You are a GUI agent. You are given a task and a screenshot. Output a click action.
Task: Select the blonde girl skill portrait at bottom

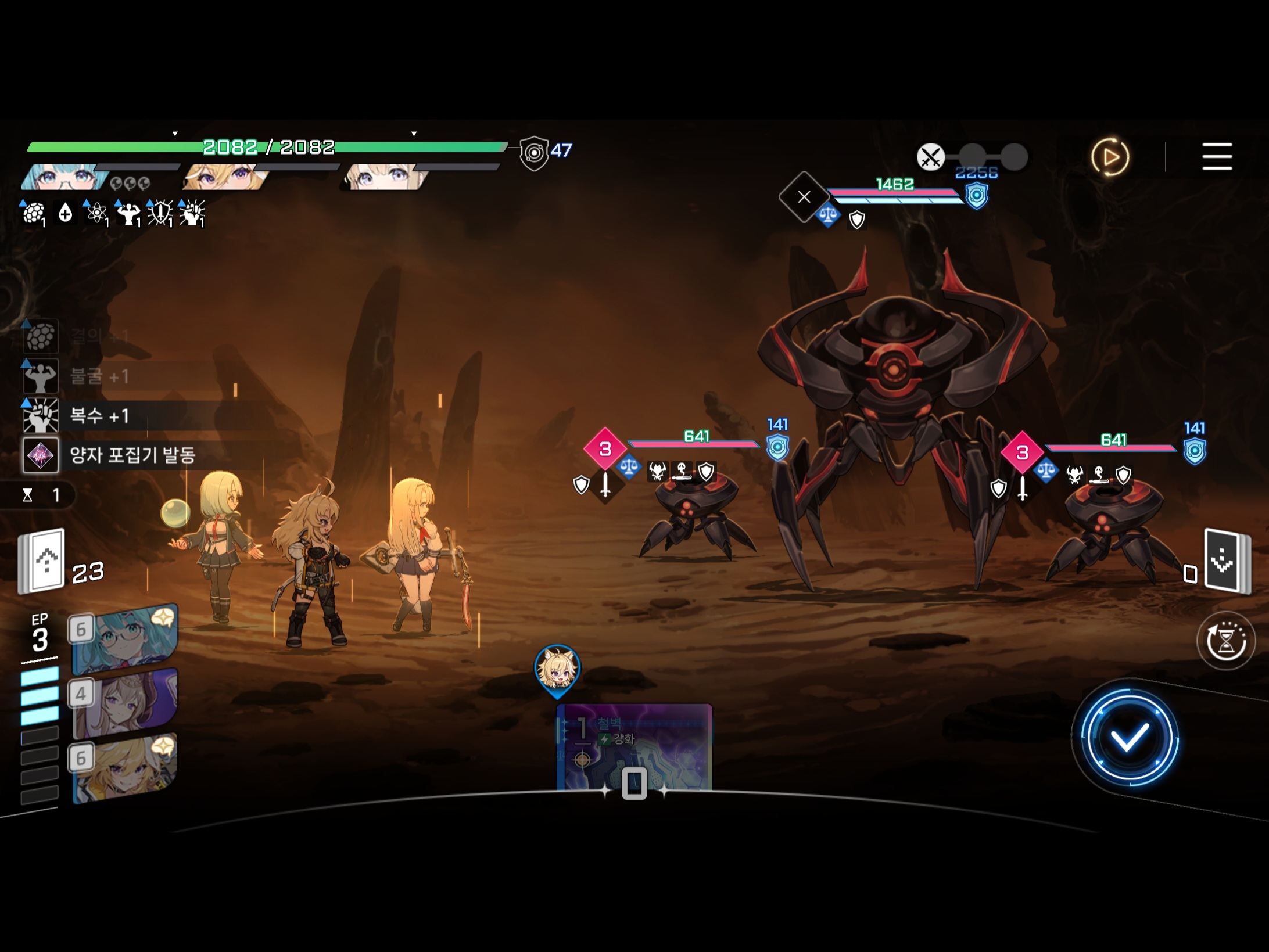point(125,768)
